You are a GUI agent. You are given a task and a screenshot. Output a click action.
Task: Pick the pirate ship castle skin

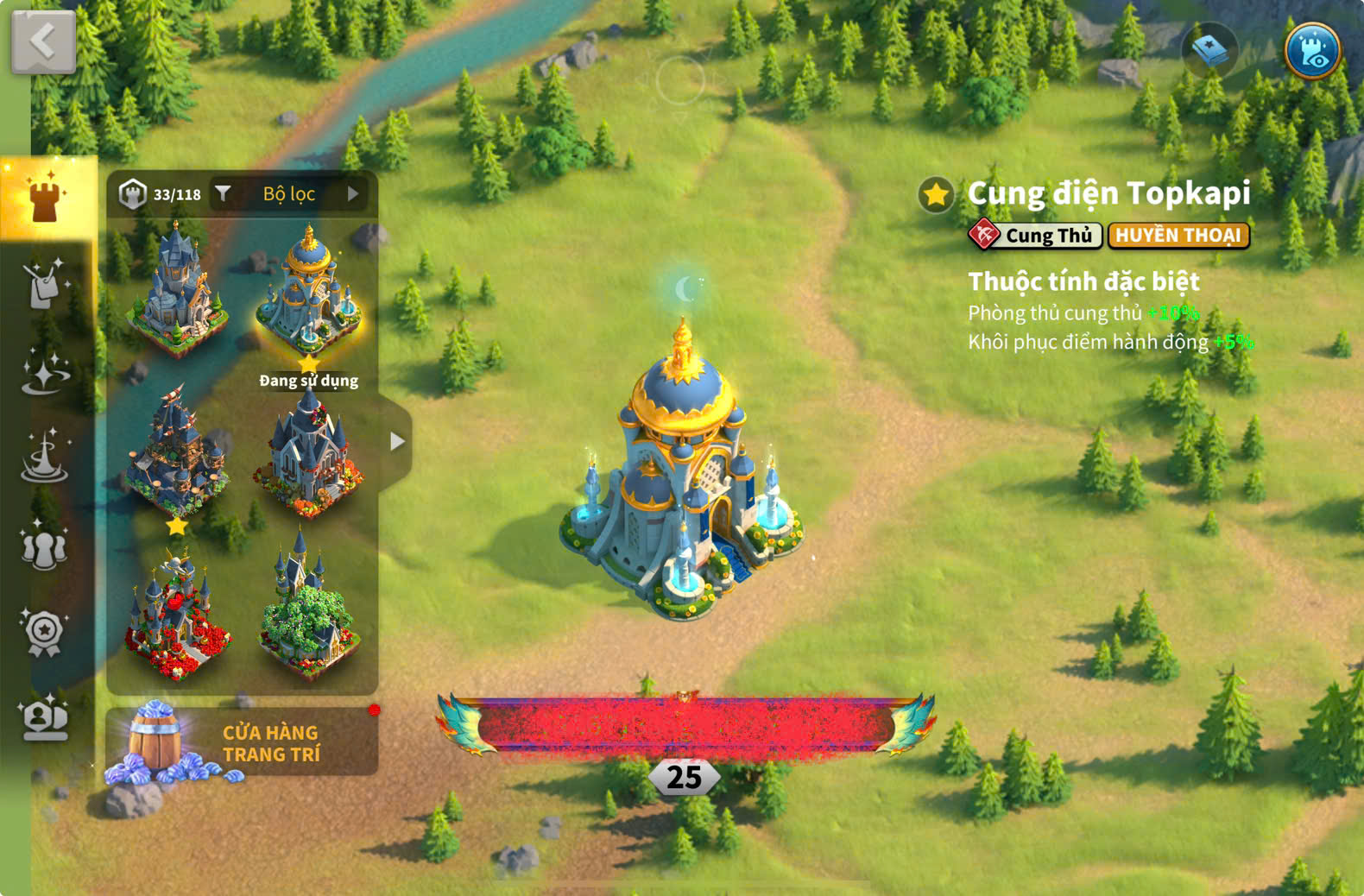[177, 453]
